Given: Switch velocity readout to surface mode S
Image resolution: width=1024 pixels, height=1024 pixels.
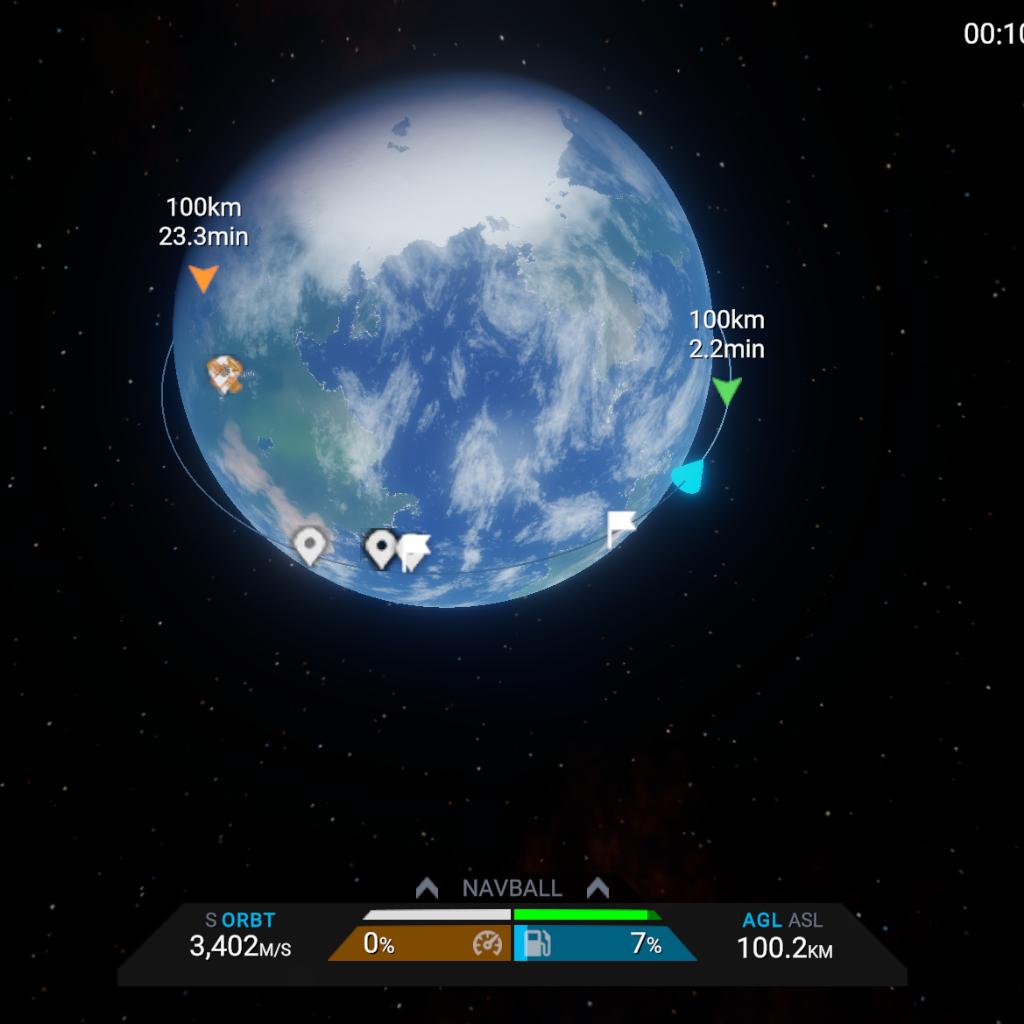Looking at the screenshot, I should [x=210, y=920].
